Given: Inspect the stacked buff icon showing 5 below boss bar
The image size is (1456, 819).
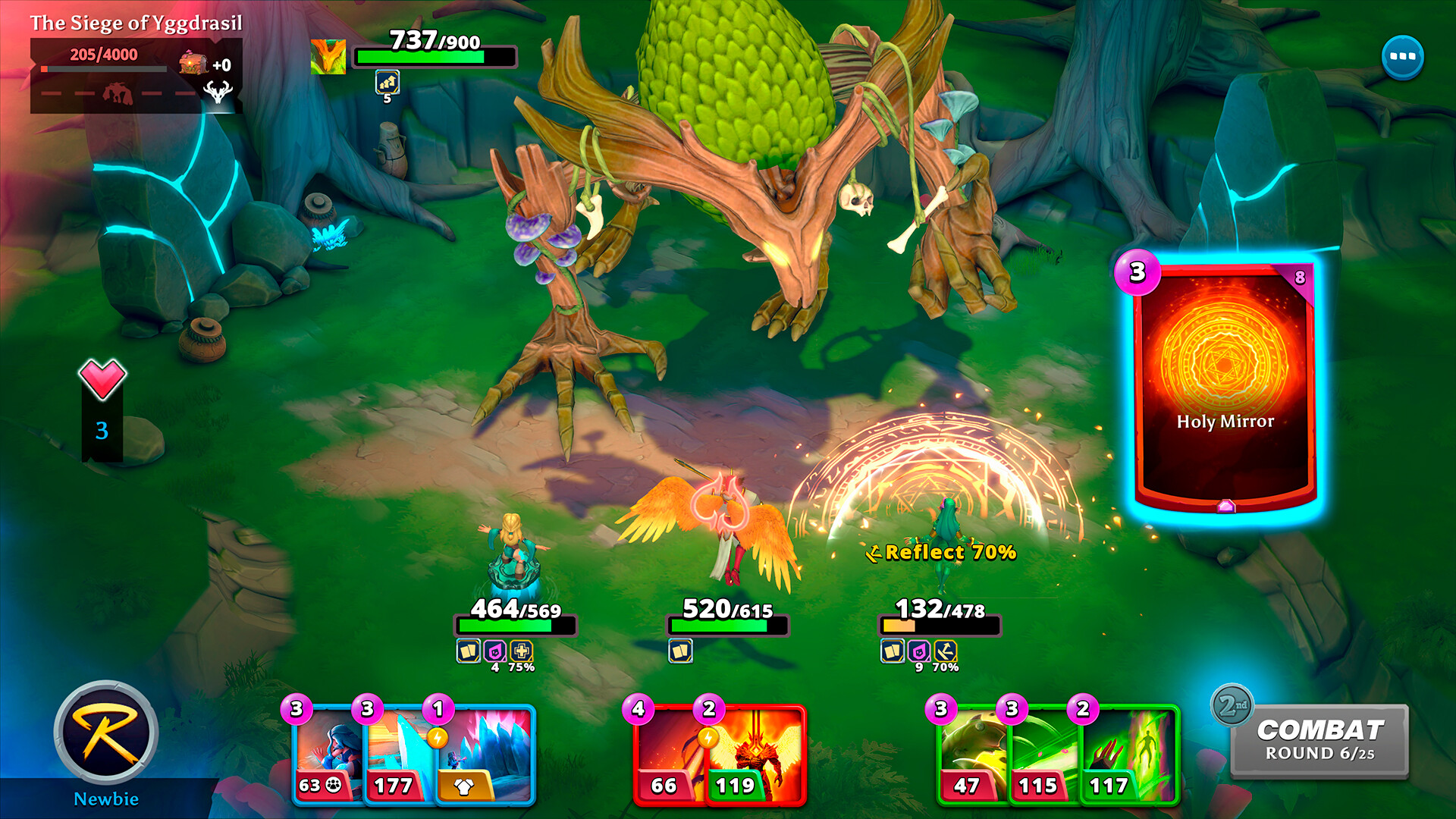Looking at the screenshot, I should point(386,83).
